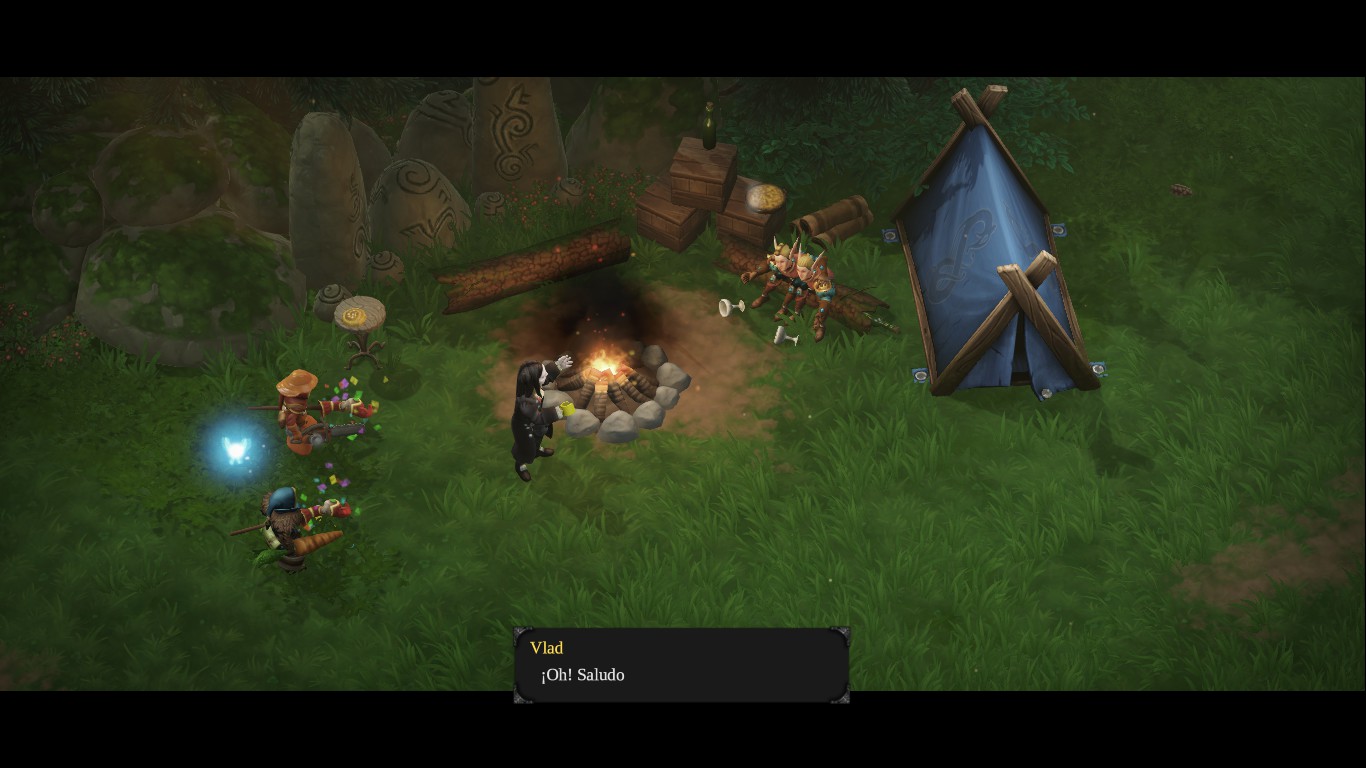Click the ornate corner of the dialog frame
Screen dimensions: 1366x768
click(x=520, y=633)
